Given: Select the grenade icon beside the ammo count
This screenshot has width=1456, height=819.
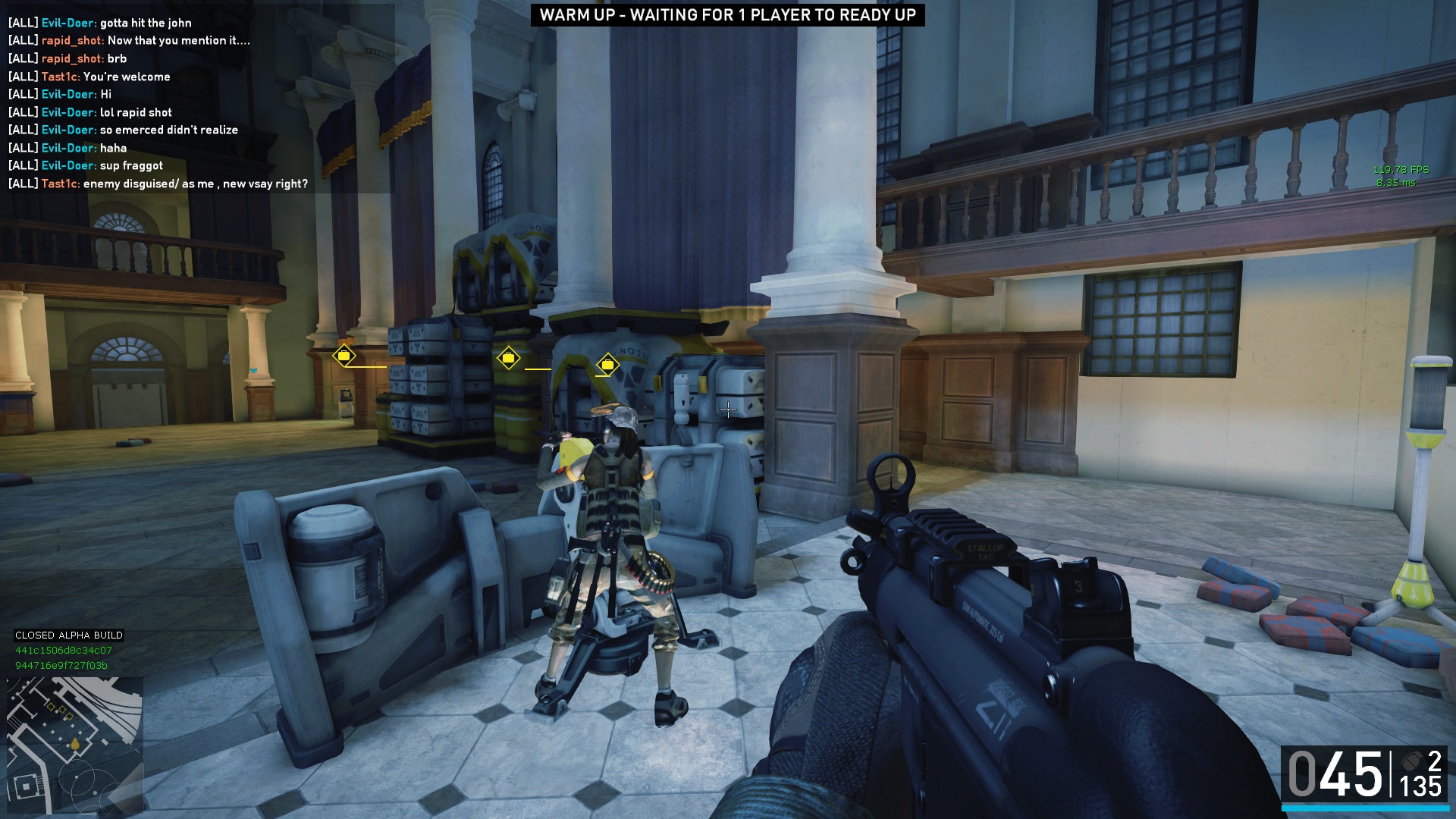Looking at the screenshot, I should tap(1410, 761).
